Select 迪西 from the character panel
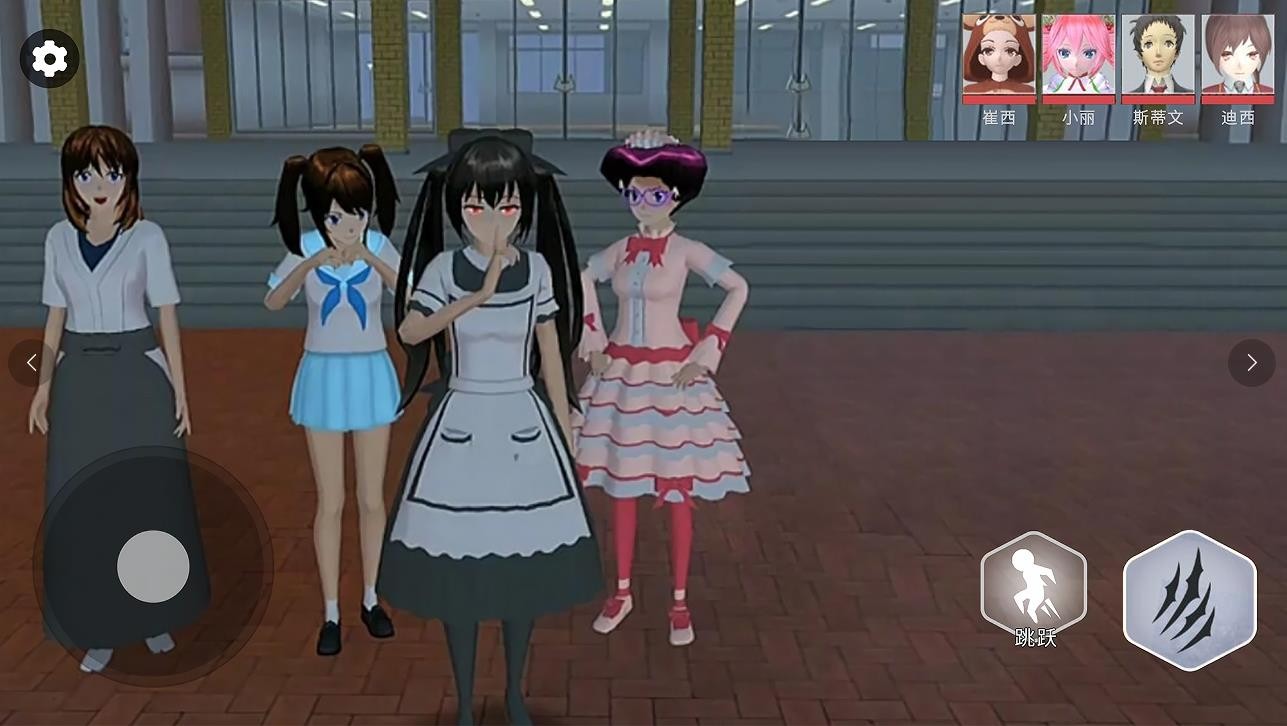 pyautogui.click(x=1238, y=55)
